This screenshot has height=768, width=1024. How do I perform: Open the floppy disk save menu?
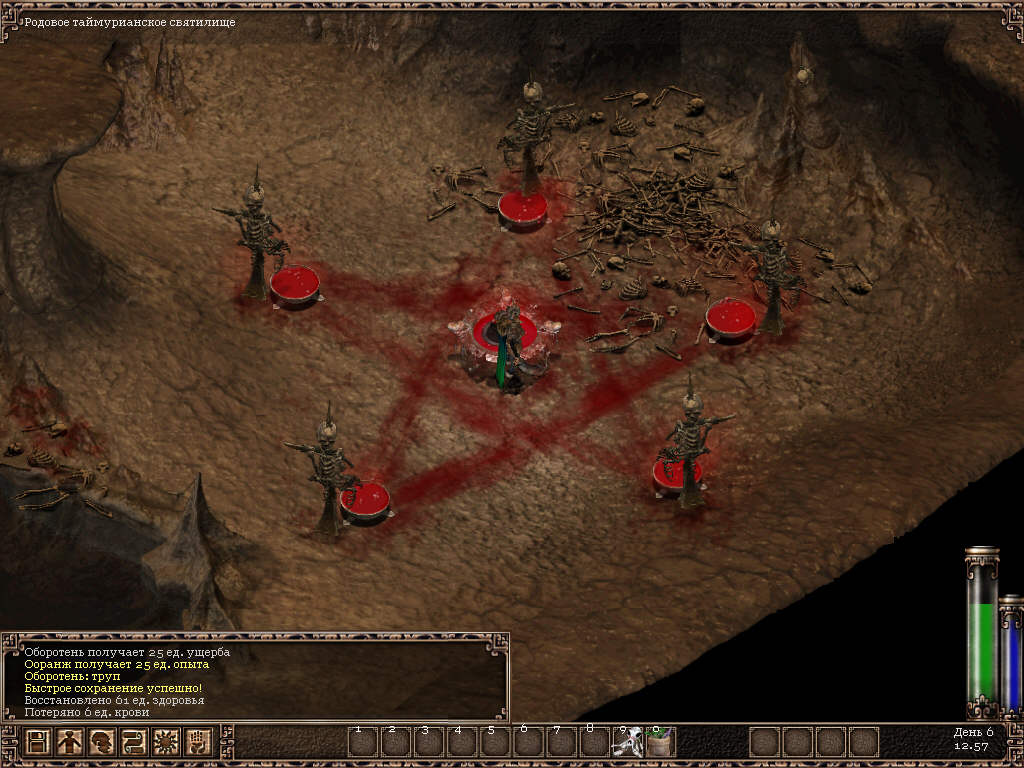click(38, 742)
